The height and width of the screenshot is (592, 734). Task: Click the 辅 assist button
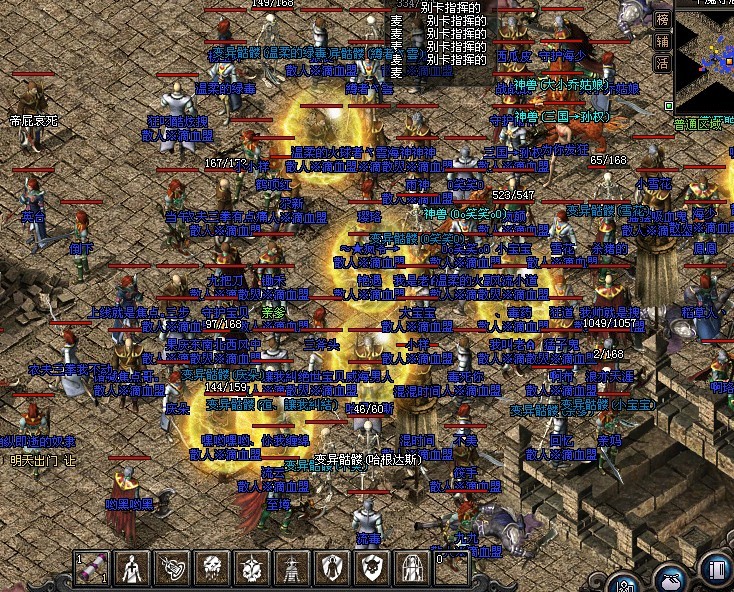point(662,41)
